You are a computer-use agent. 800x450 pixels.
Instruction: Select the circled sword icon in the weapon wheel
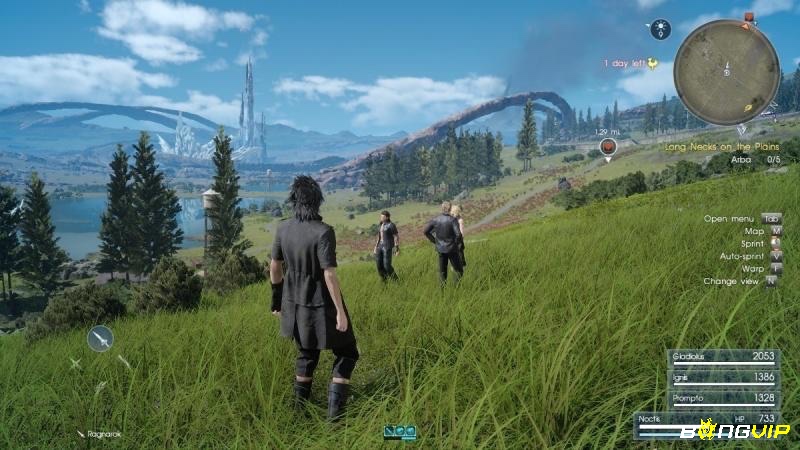(100, 339)
